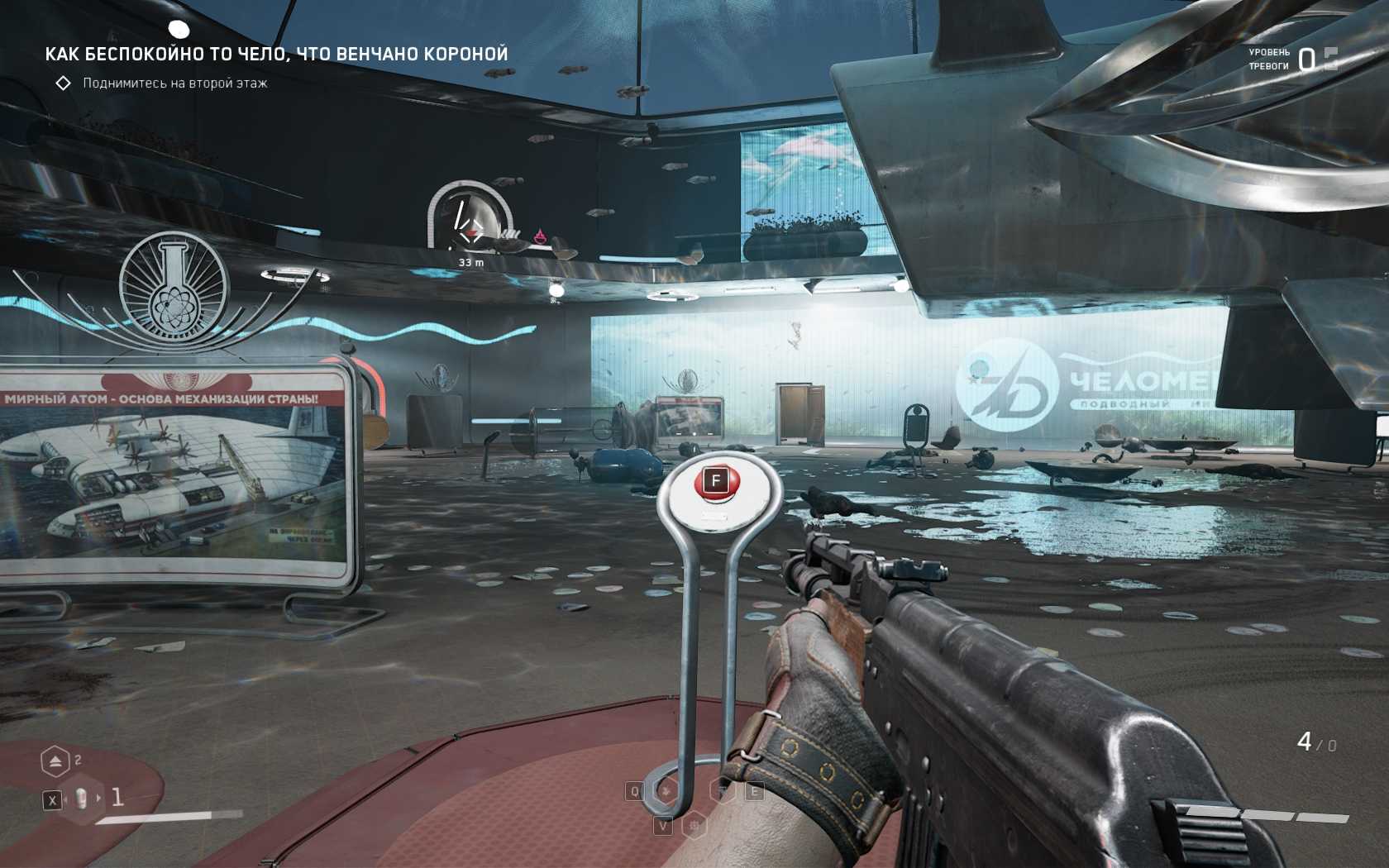
Task: Select the quest objective about the second floor
Action: [x=174, y=83]
